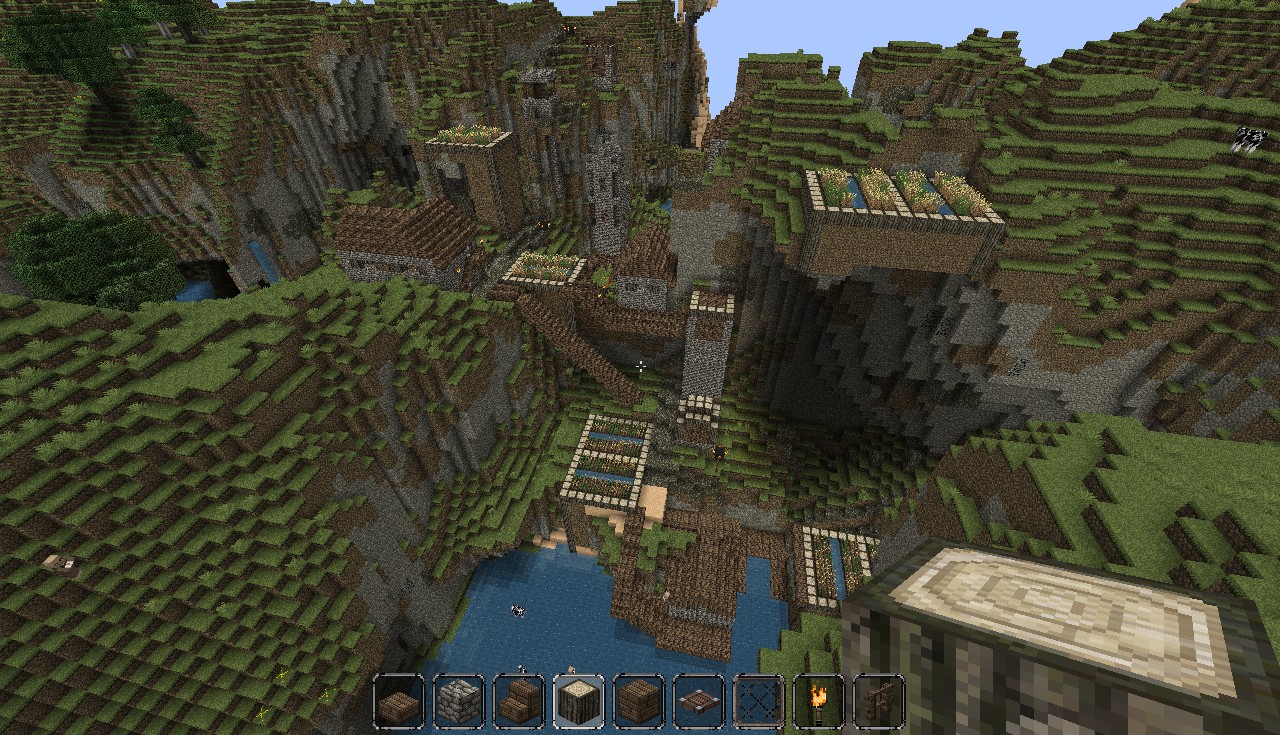1280x735 pixels.
Task: Select the wooden slab hotbar slot
Action: coord(399,702)
